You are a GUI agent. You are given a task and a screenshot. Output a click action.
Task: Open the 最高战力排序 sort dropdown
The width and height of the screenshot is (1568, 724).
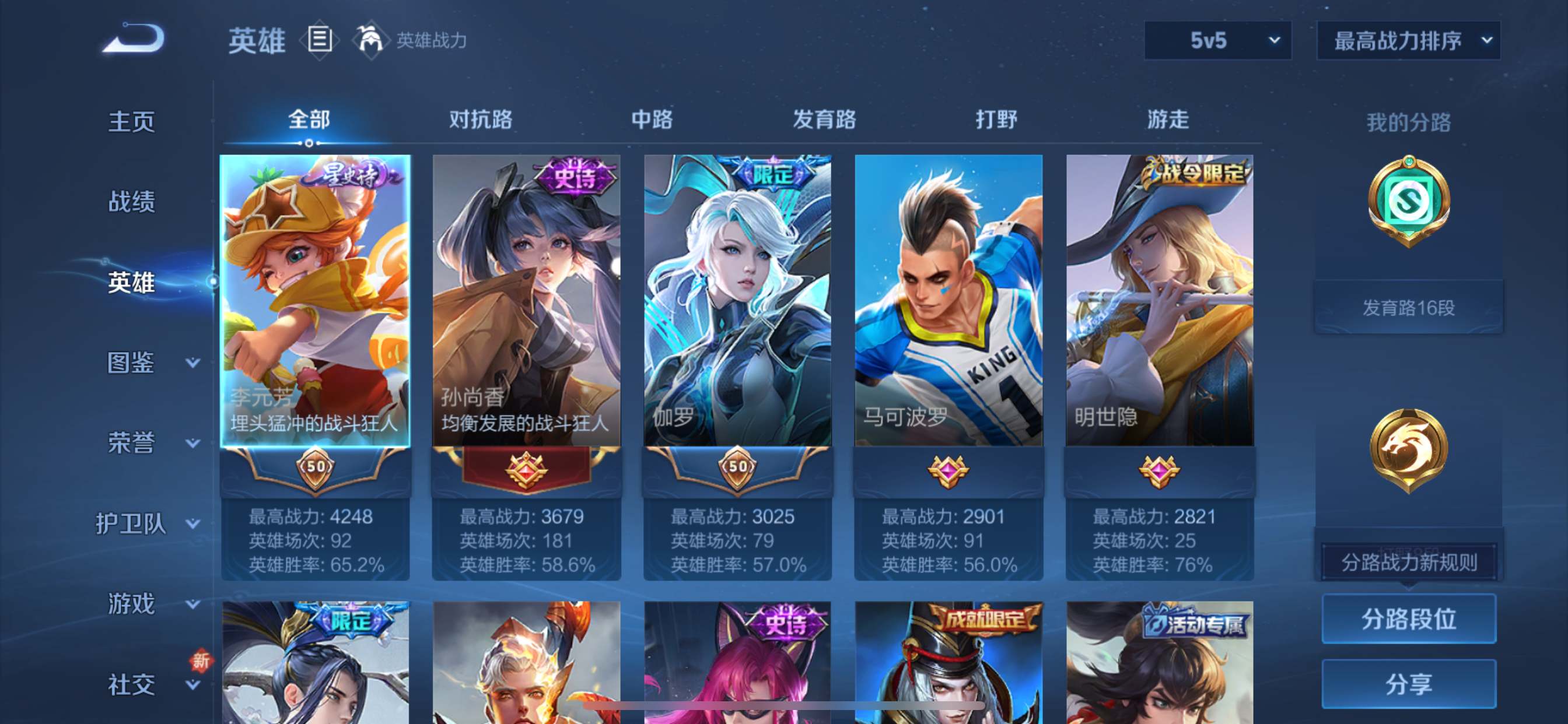click(x=1408, y=41)
